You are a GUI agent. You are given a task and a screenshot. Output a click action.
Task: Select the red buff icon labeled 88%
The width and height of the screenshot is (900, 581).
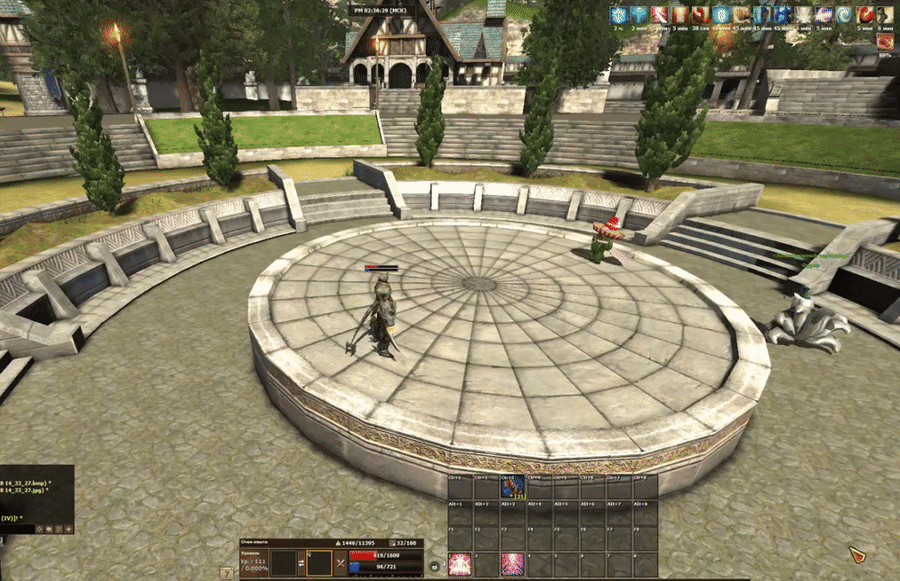coord(885,42)
